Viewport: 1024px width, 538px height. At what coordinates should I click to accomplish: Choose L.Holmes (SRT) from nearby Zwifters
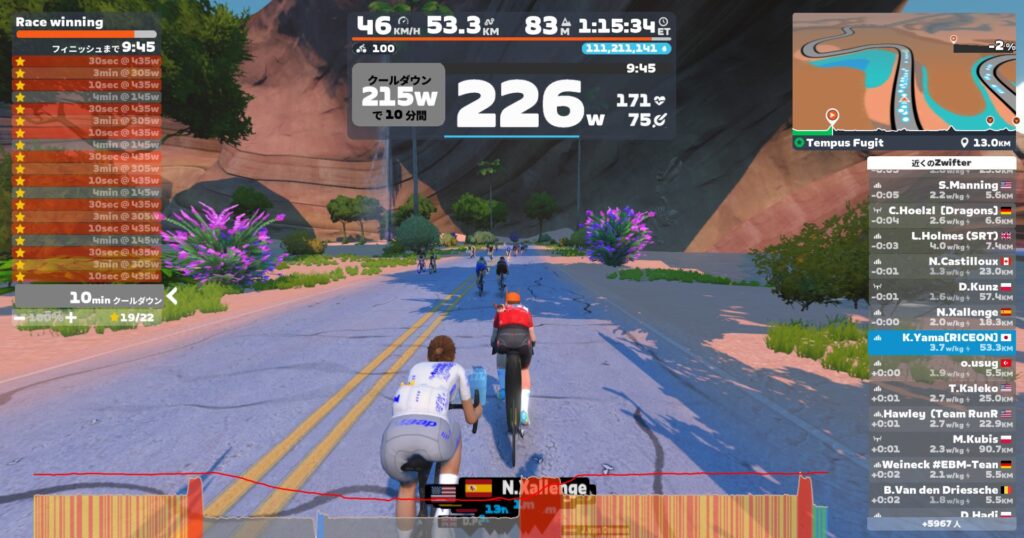click(x=941, y=240)
